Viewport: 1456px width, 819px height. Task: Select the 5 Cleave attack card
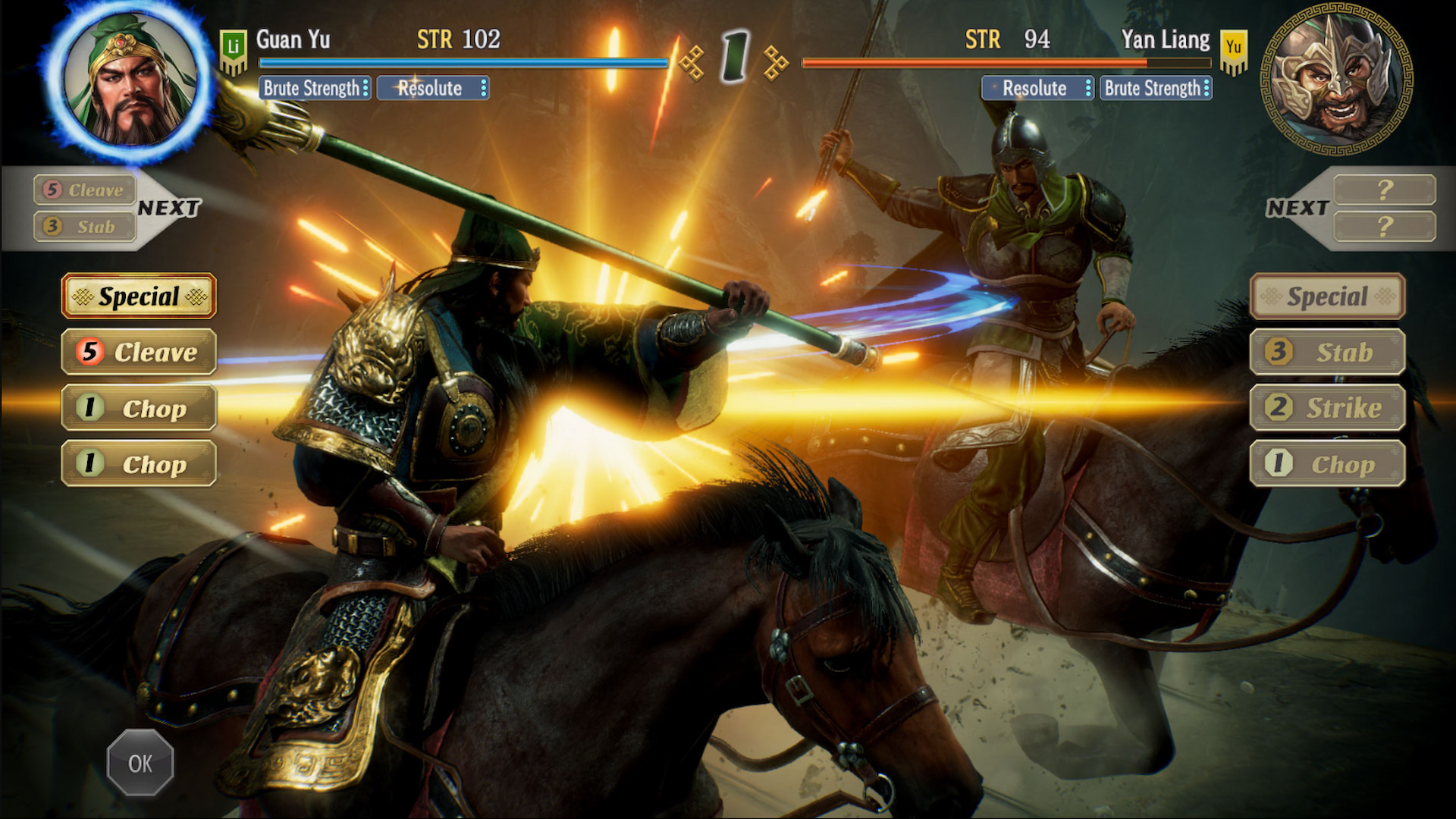coord(139,352)
